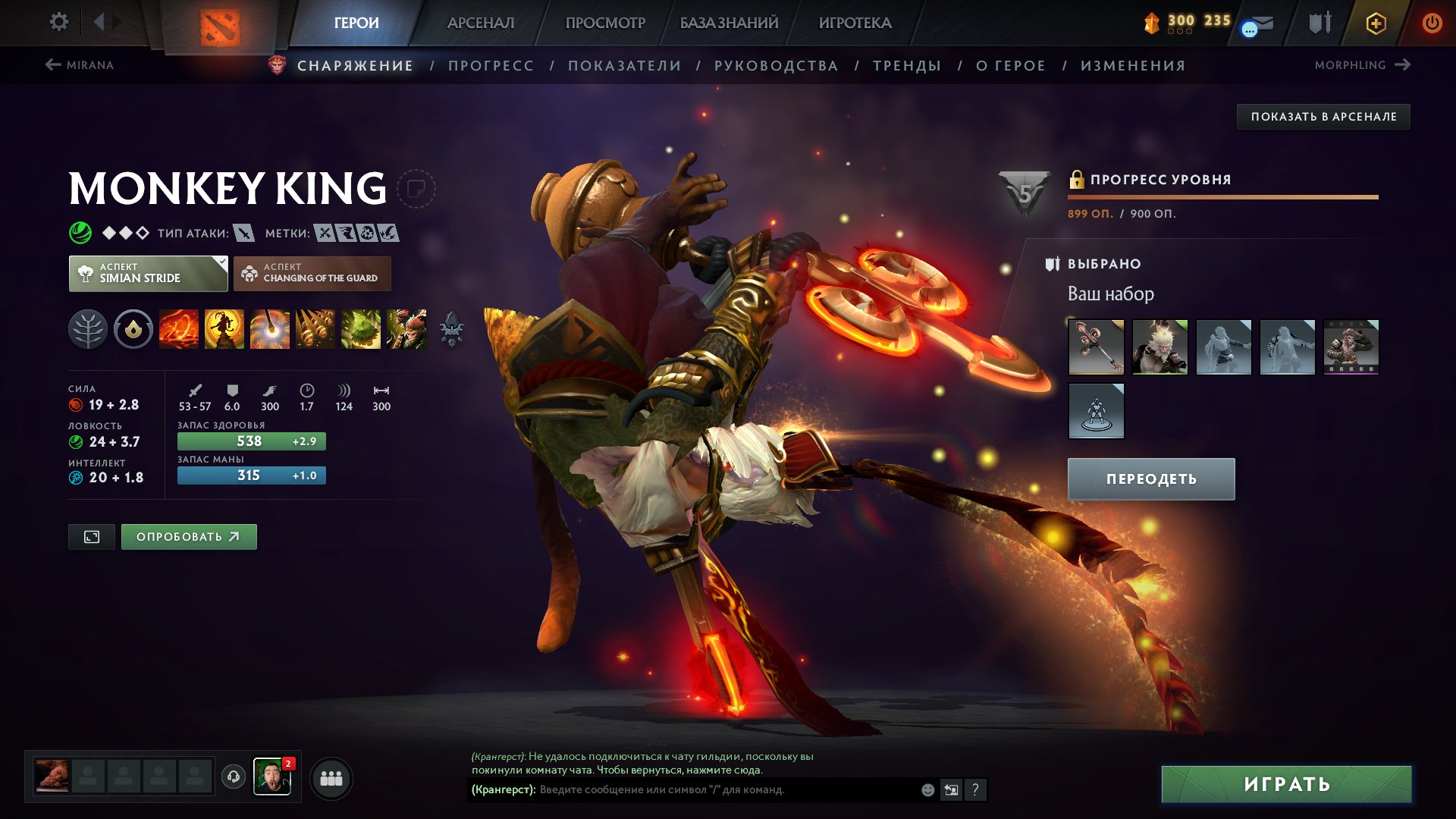Navigate to Morphling with the right arrow
The height and width of the screenshot is (819, 1456).
(1404, 64)
